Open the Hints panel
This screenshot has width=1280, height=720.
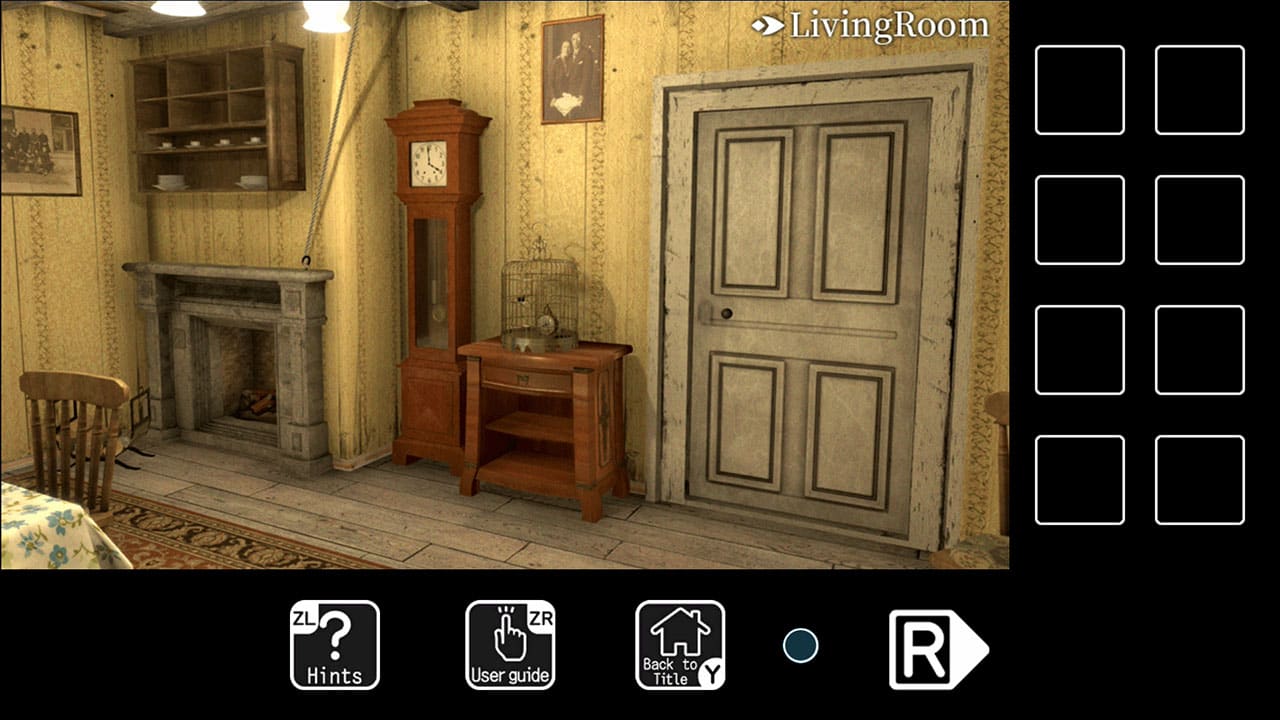coord(333,645)
